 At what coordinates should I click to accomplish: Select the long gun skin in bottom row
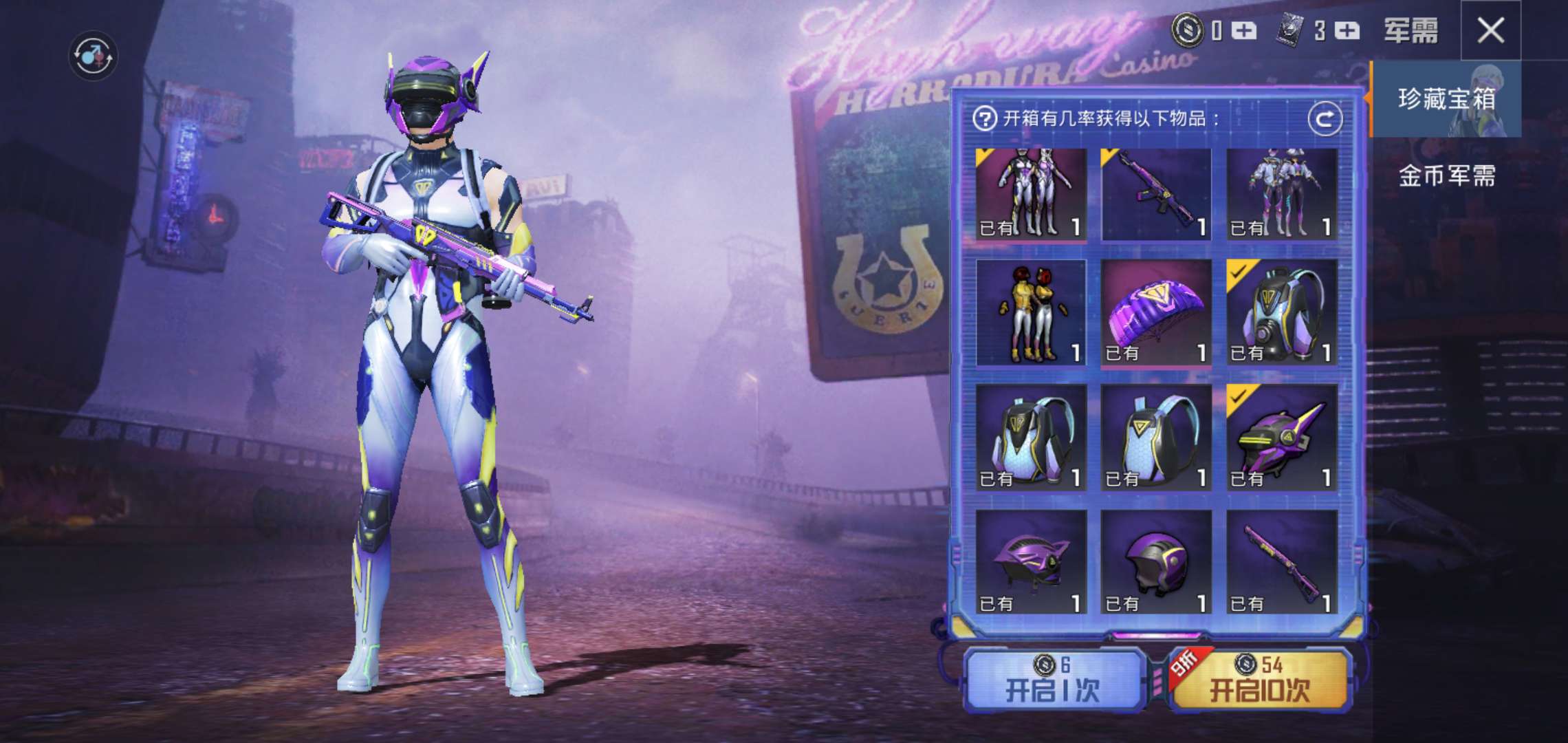click(x=1281, y=563)
